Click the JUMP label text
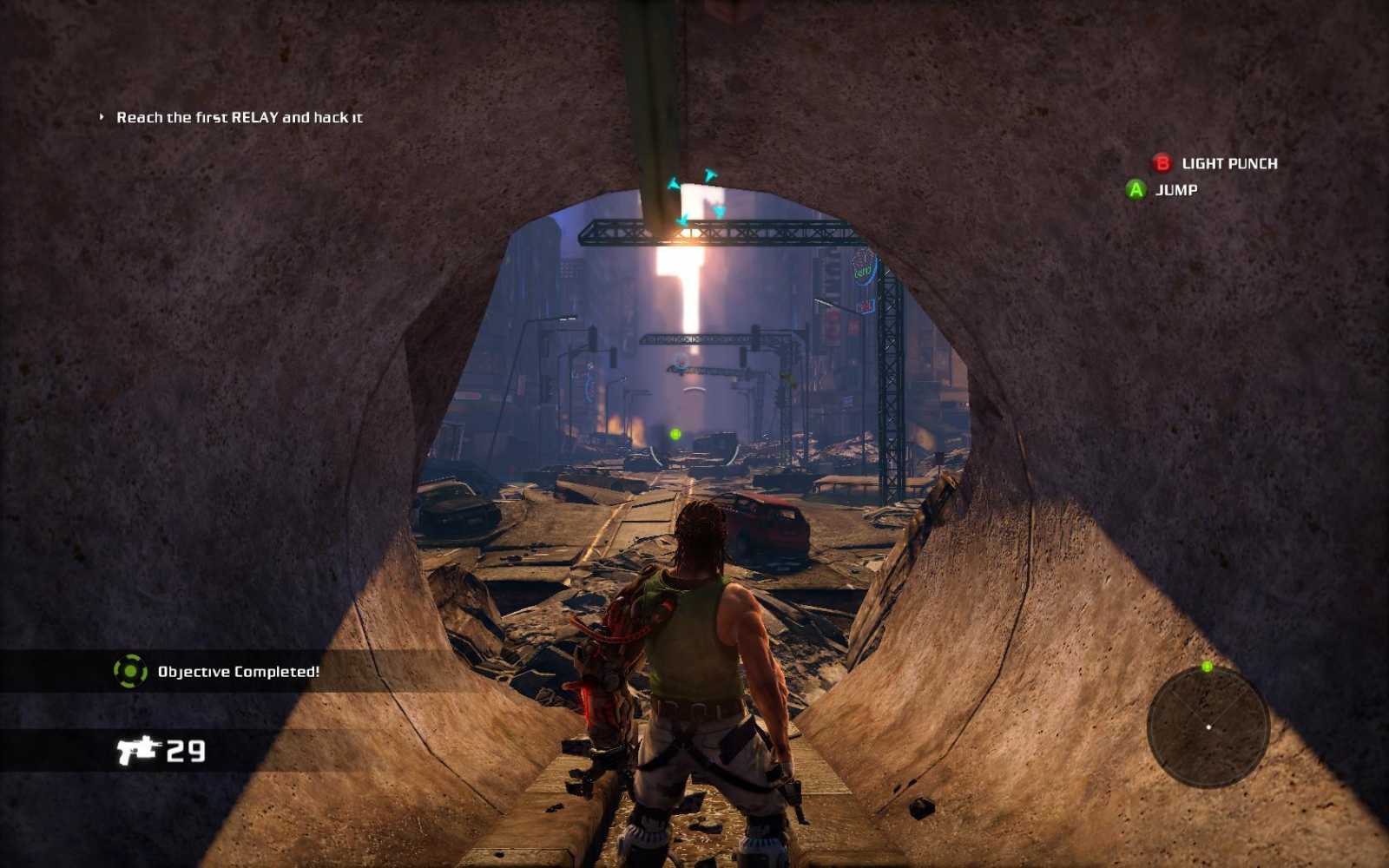The width and height of the screenshot is (1389, 868). [x=1176, y=190]
